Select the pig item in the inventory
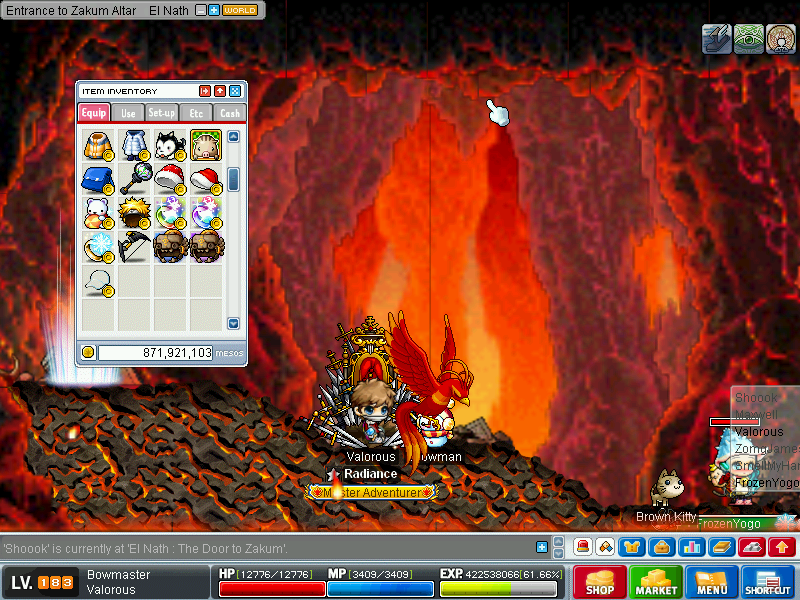Screen dimensions: 800x600 206,145
